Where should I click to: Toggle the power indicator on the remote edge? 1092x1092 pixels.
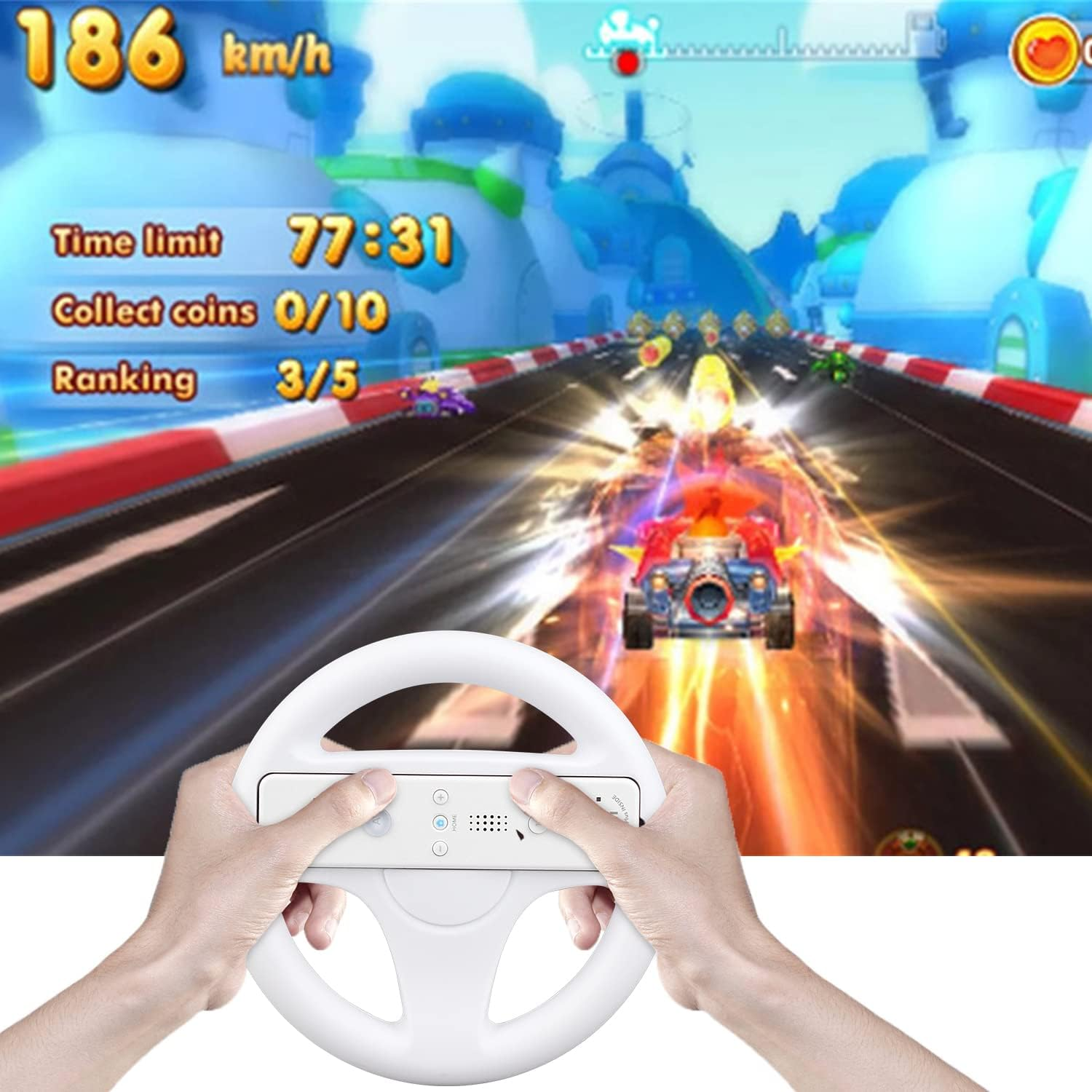tap(598, 799)
